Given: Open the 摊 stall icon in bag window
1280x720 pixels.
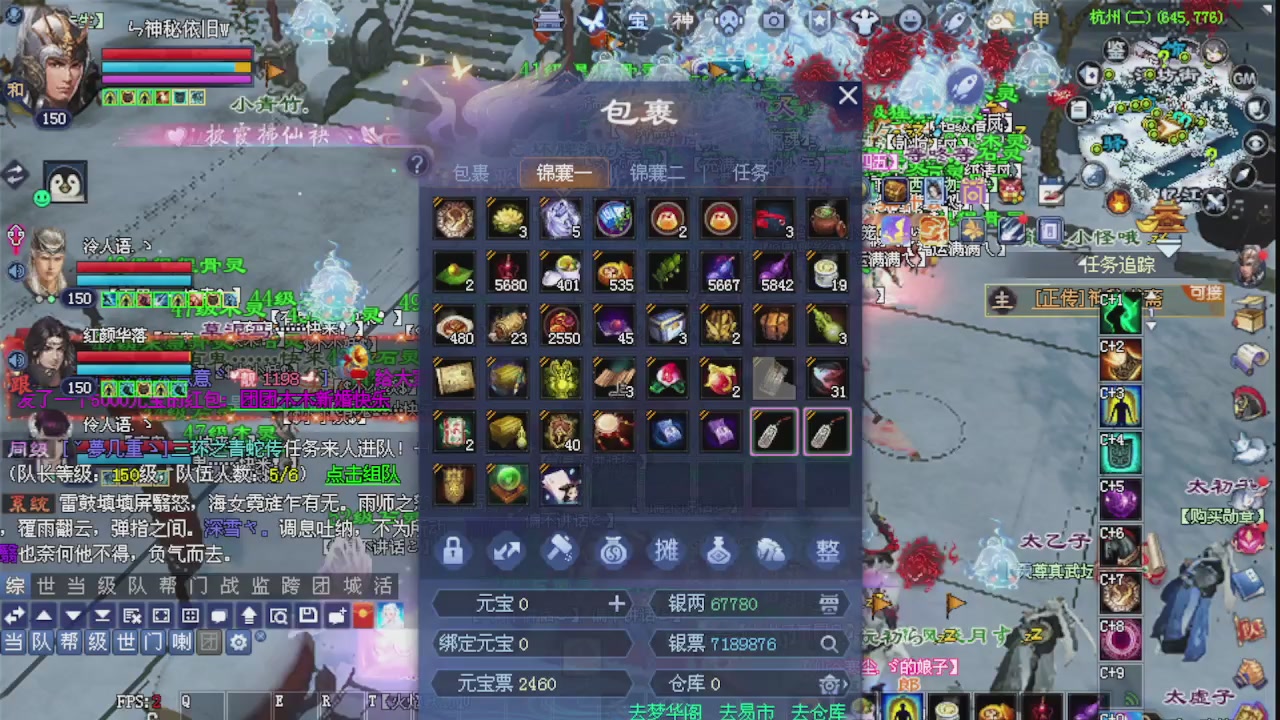Looking at the screenshot, I should [666, 551].
